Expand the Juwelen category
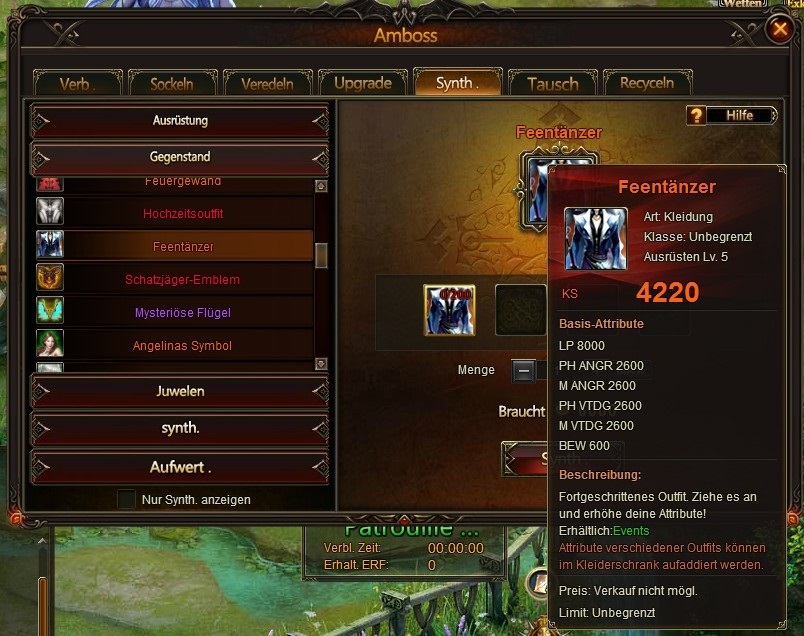The width and height of the screenshot is (804, 636). 180,391
